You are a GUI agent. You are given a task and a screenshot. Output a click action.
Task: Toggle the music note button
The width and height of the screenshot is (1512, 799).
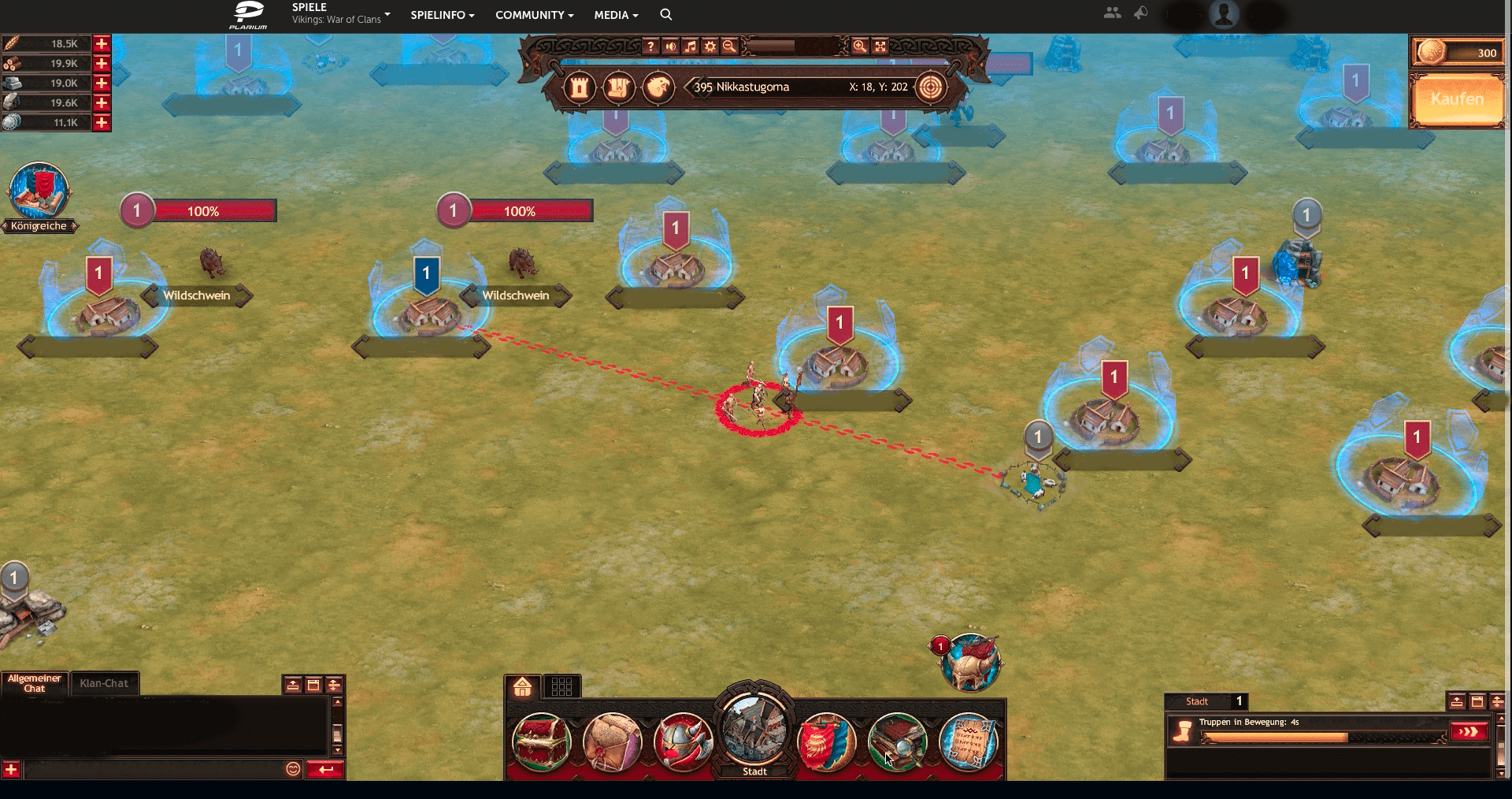pos(691,46)
